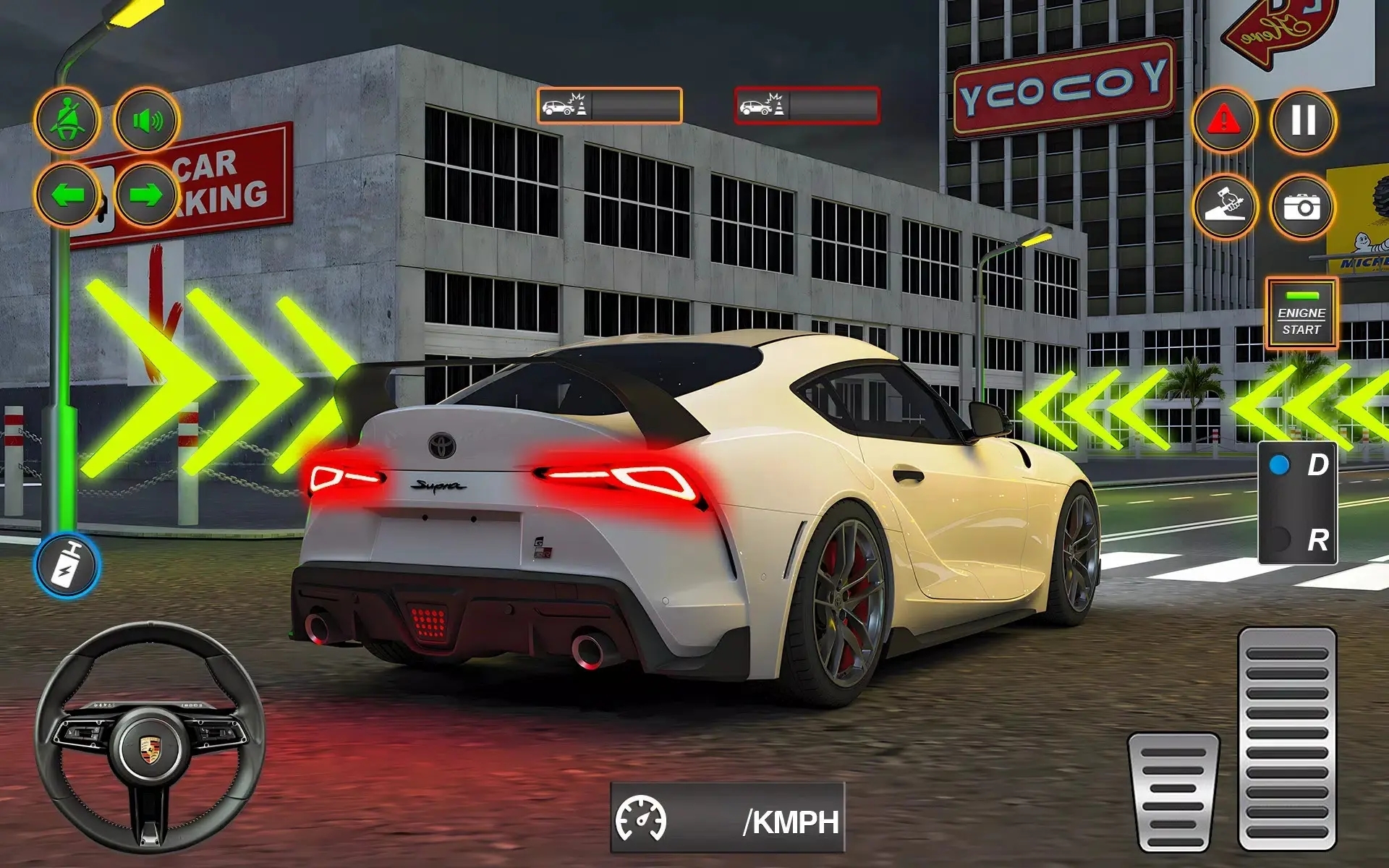Switch camera view with the camera icon
1389x868 pixels.
(1302, 208)
